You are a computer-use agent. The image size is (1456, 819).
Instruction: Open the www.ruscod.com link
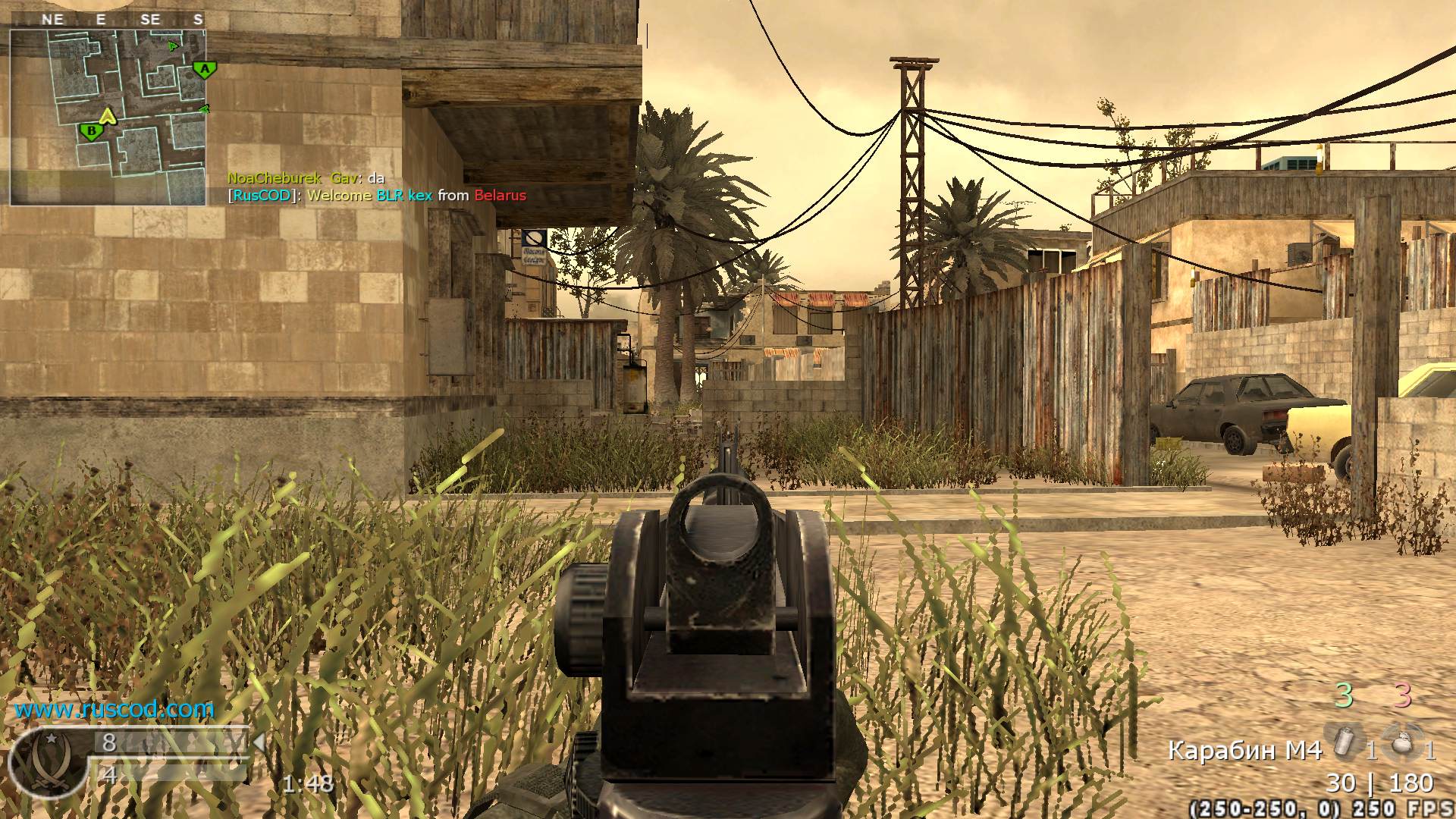click(115, 711)
